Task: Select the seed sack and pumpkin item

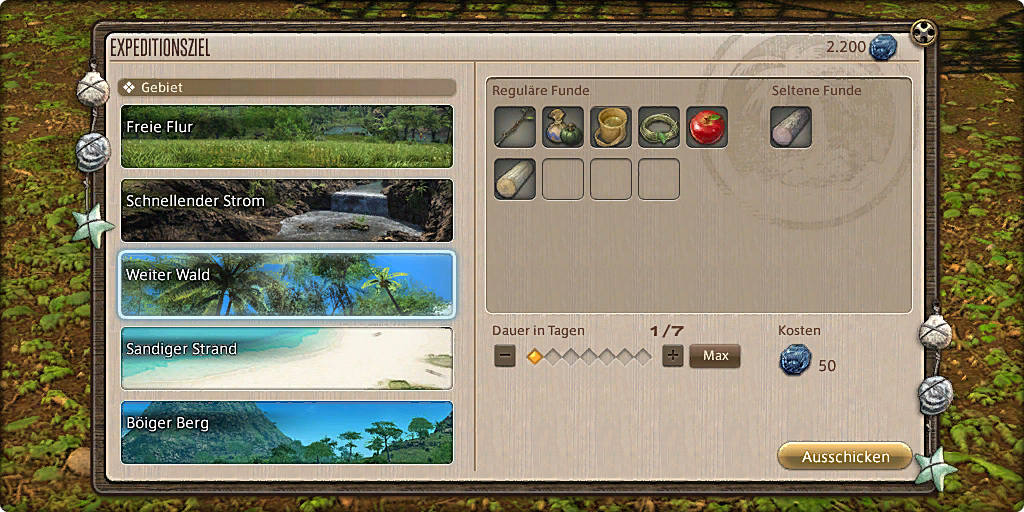Action: click(563, 127)
